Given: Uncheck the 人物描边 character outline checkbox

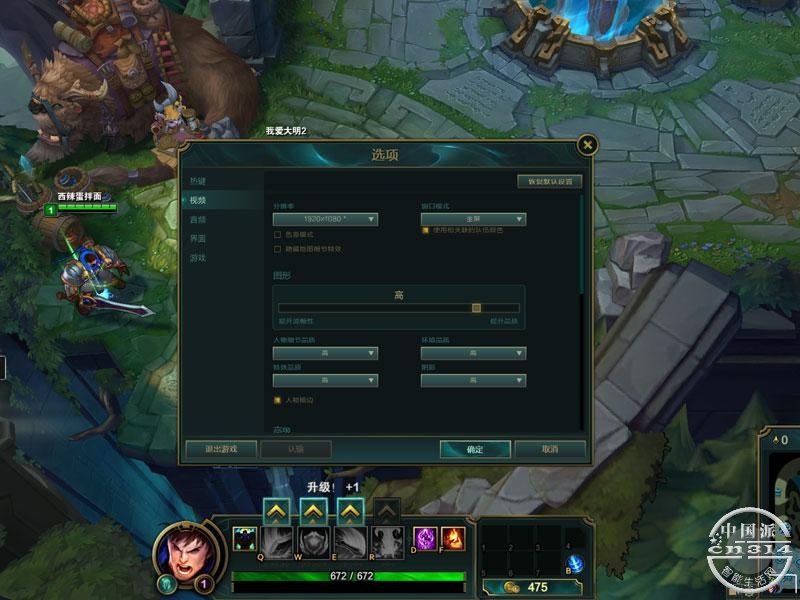Looking at the screenshot, I should tap(277, 400).
